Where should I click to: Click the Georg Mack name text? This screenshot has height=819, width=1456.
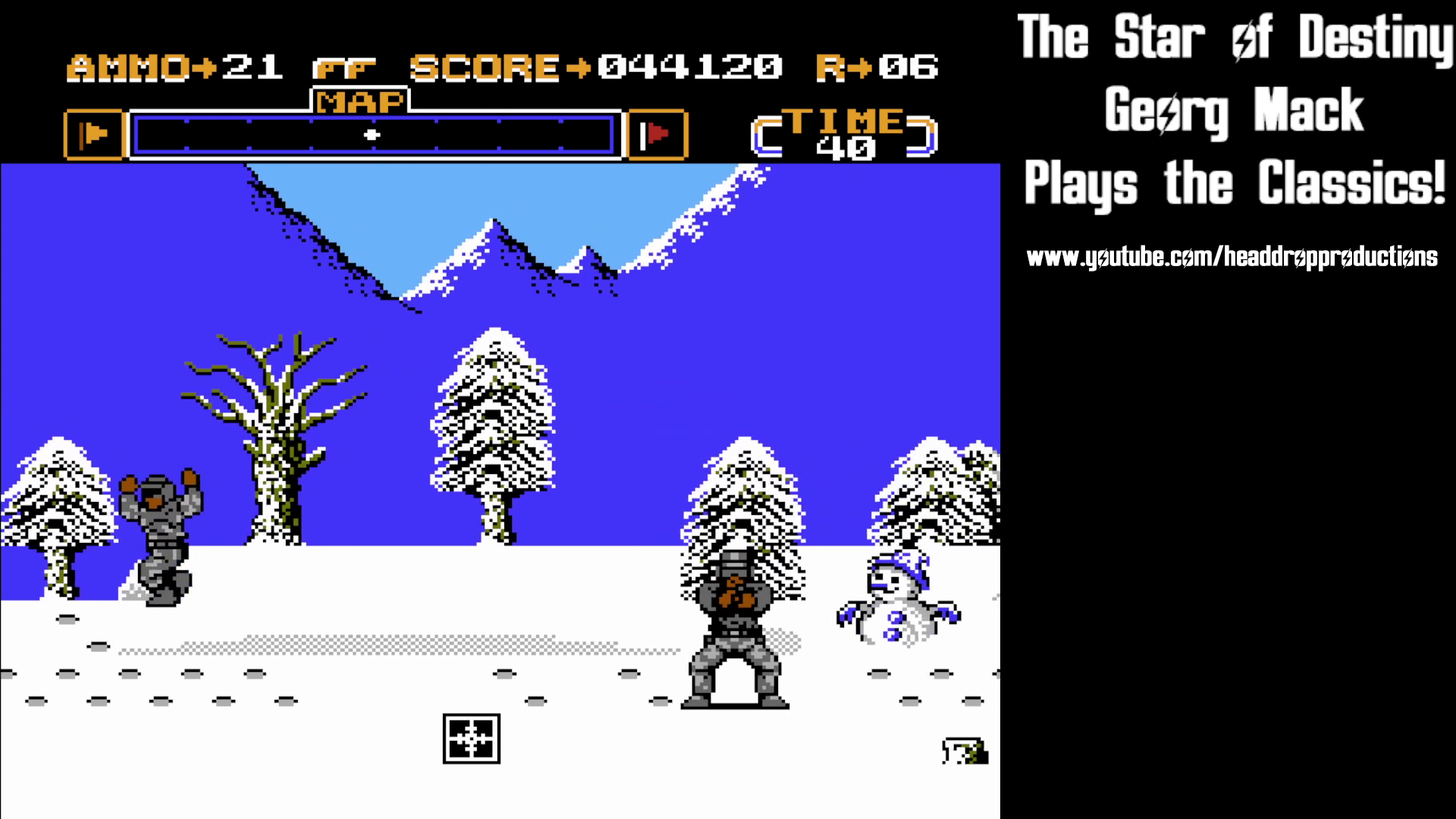[1233, 111]
